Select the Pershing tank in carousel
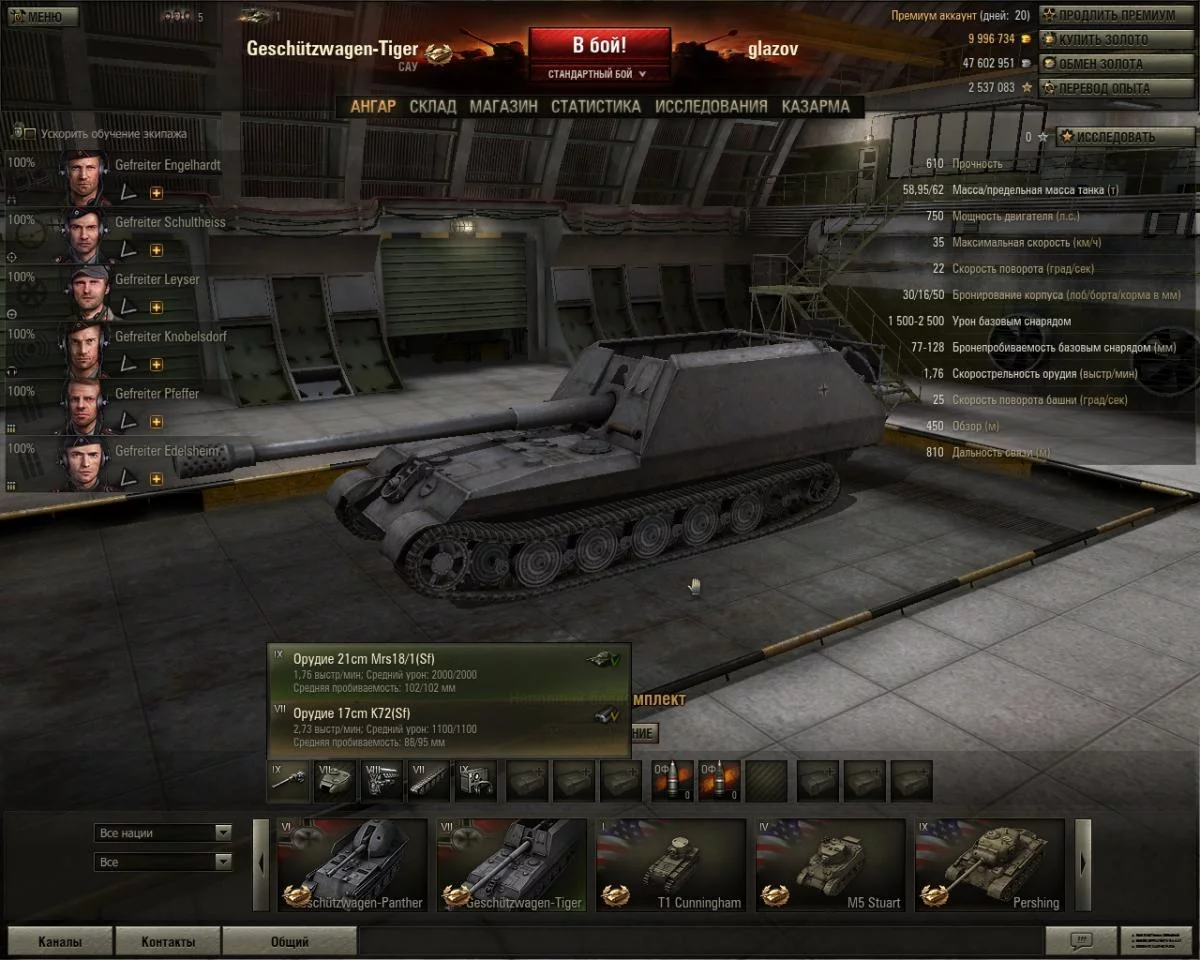This screenshot has width=1200, height=960. click(x=990, y=866)
